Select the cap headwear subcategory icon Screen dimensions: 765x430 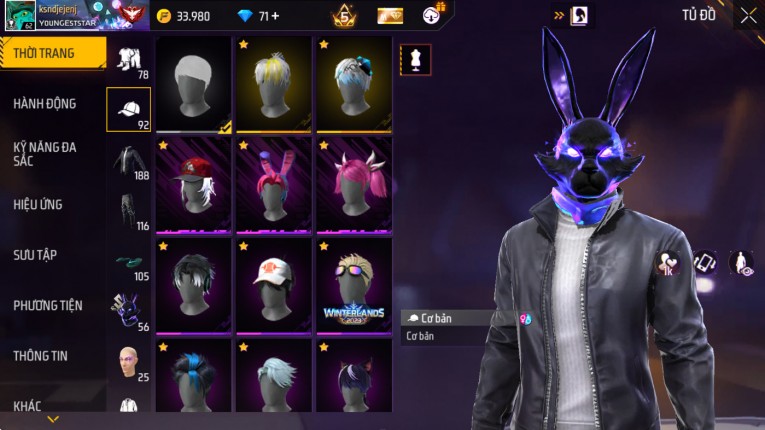(128, 110)
